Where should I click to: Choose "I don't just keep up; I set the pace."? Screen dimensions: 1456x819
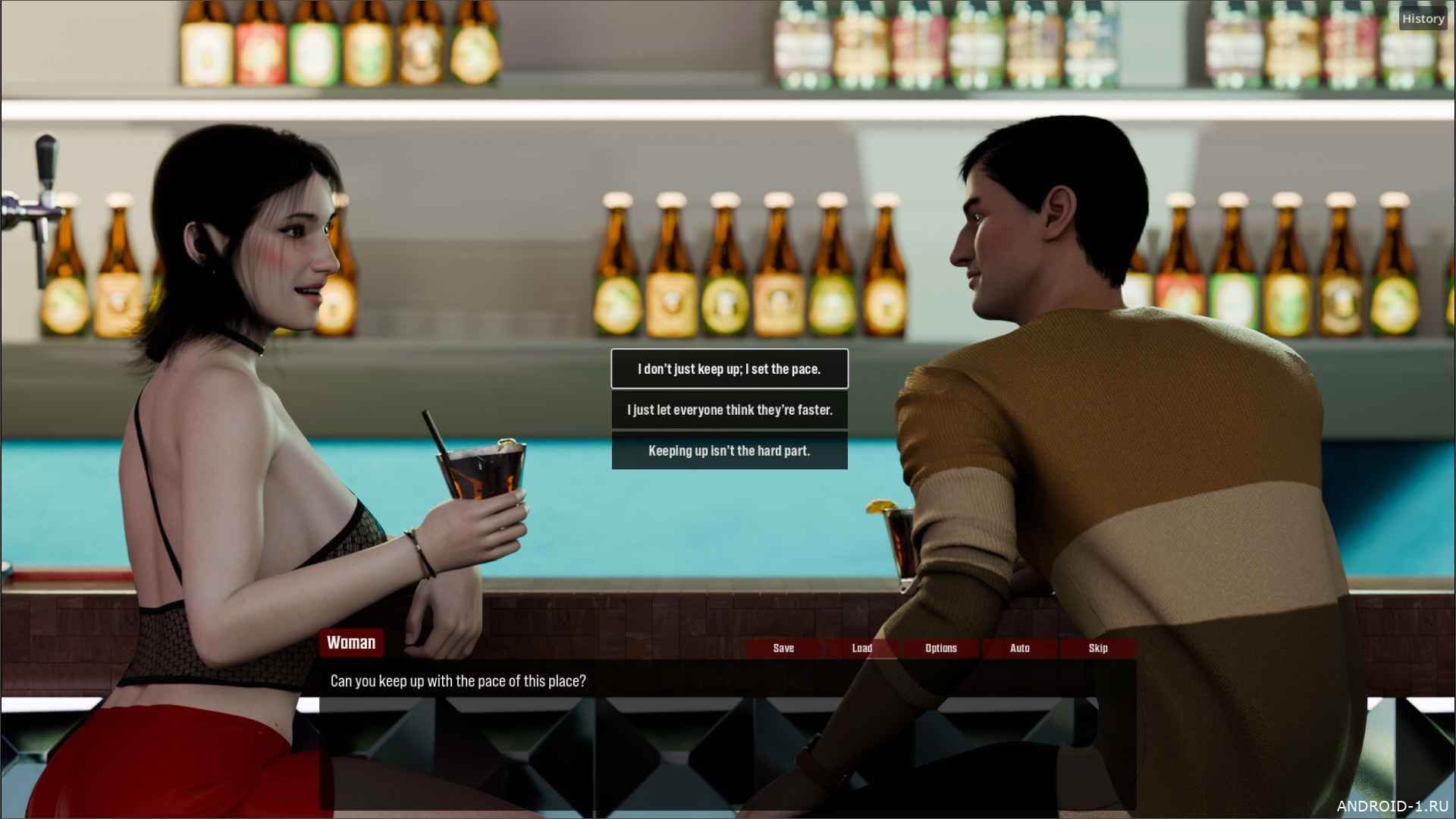tap(729, 369)
